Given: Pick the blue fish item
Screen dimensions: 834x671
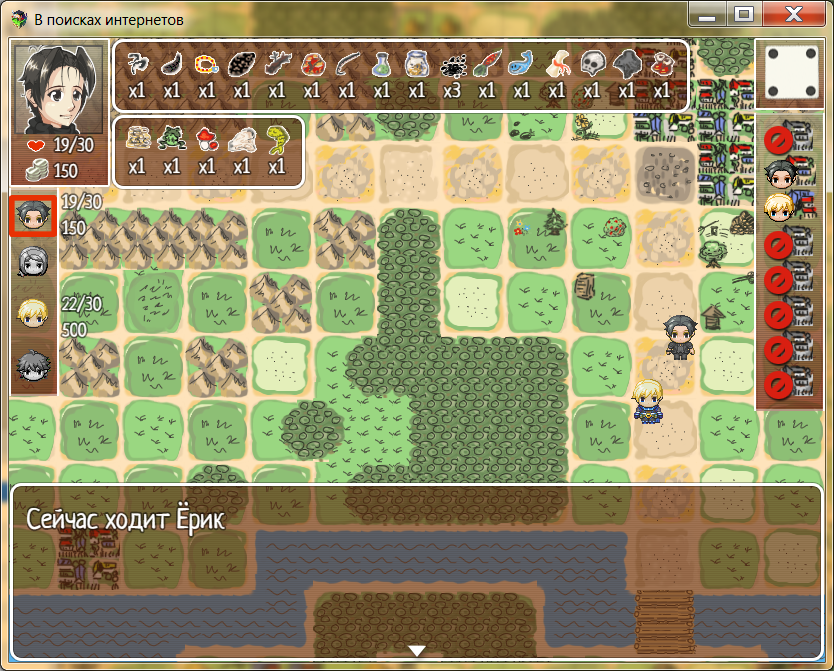Looking at the screenshot, I should click(521, 66).
